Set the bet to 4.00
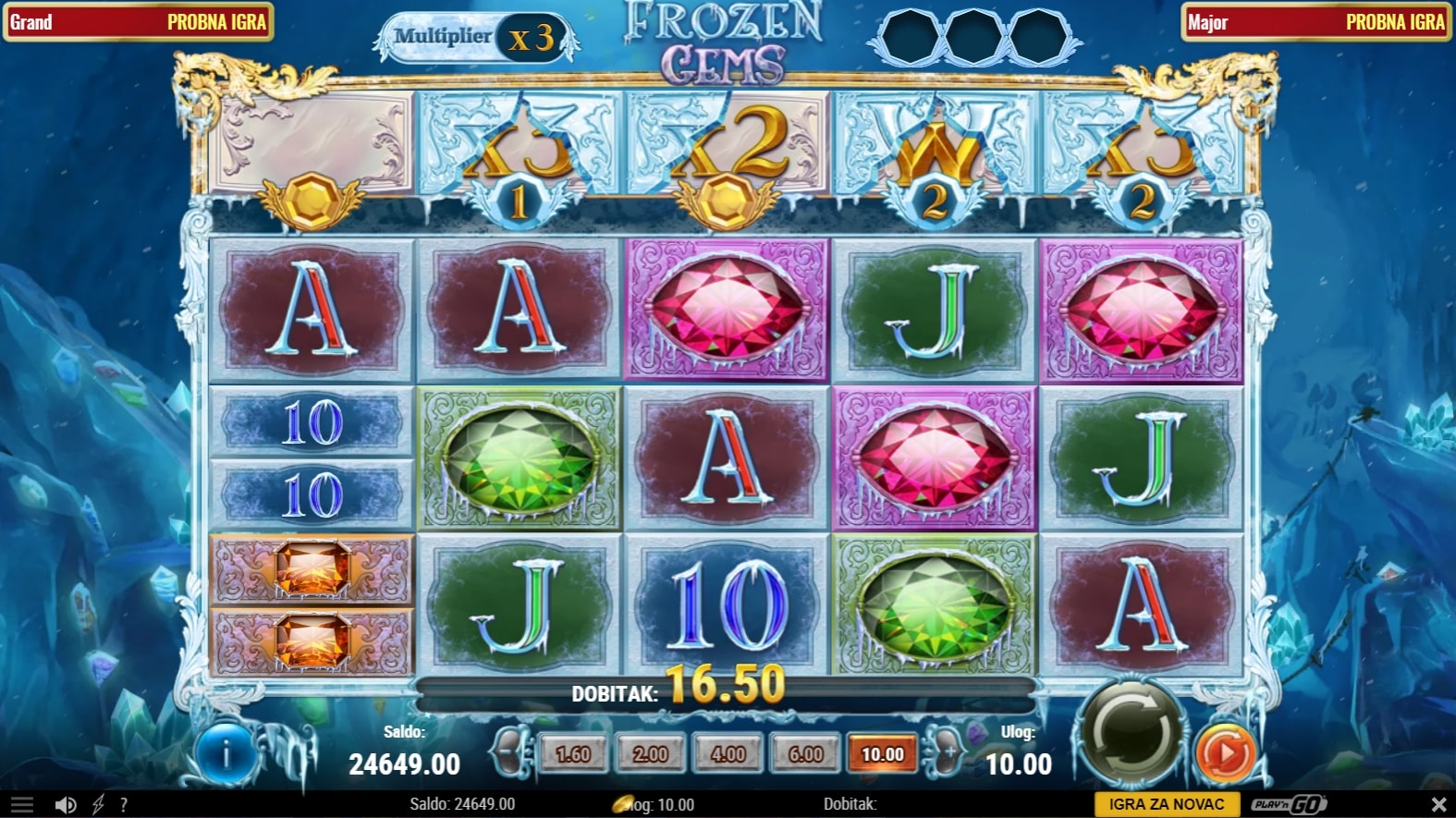This screenshot has height=818, width=1456. [x=728, y=754]
